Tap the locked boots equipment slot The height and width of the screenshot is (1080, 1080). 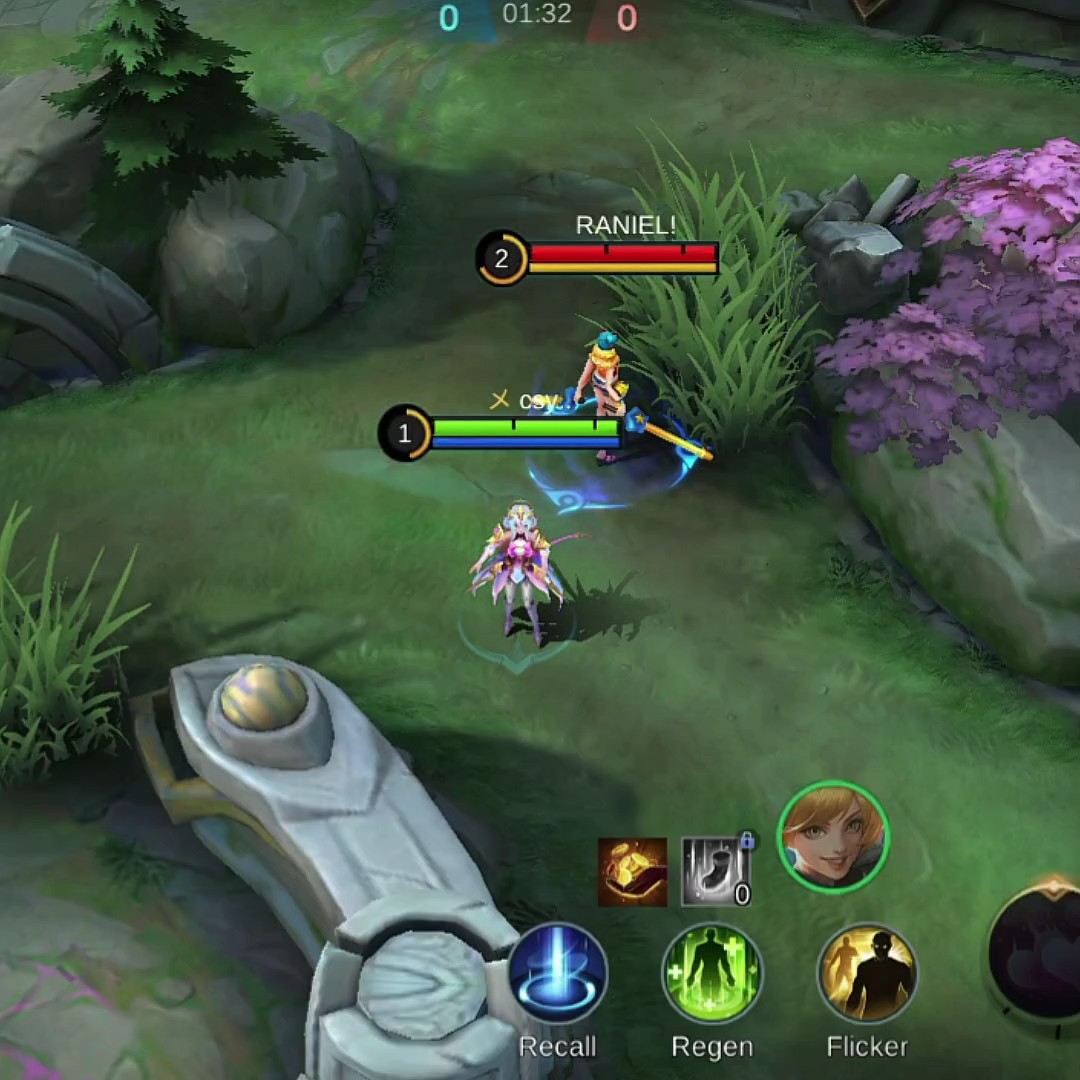(716, 872)
